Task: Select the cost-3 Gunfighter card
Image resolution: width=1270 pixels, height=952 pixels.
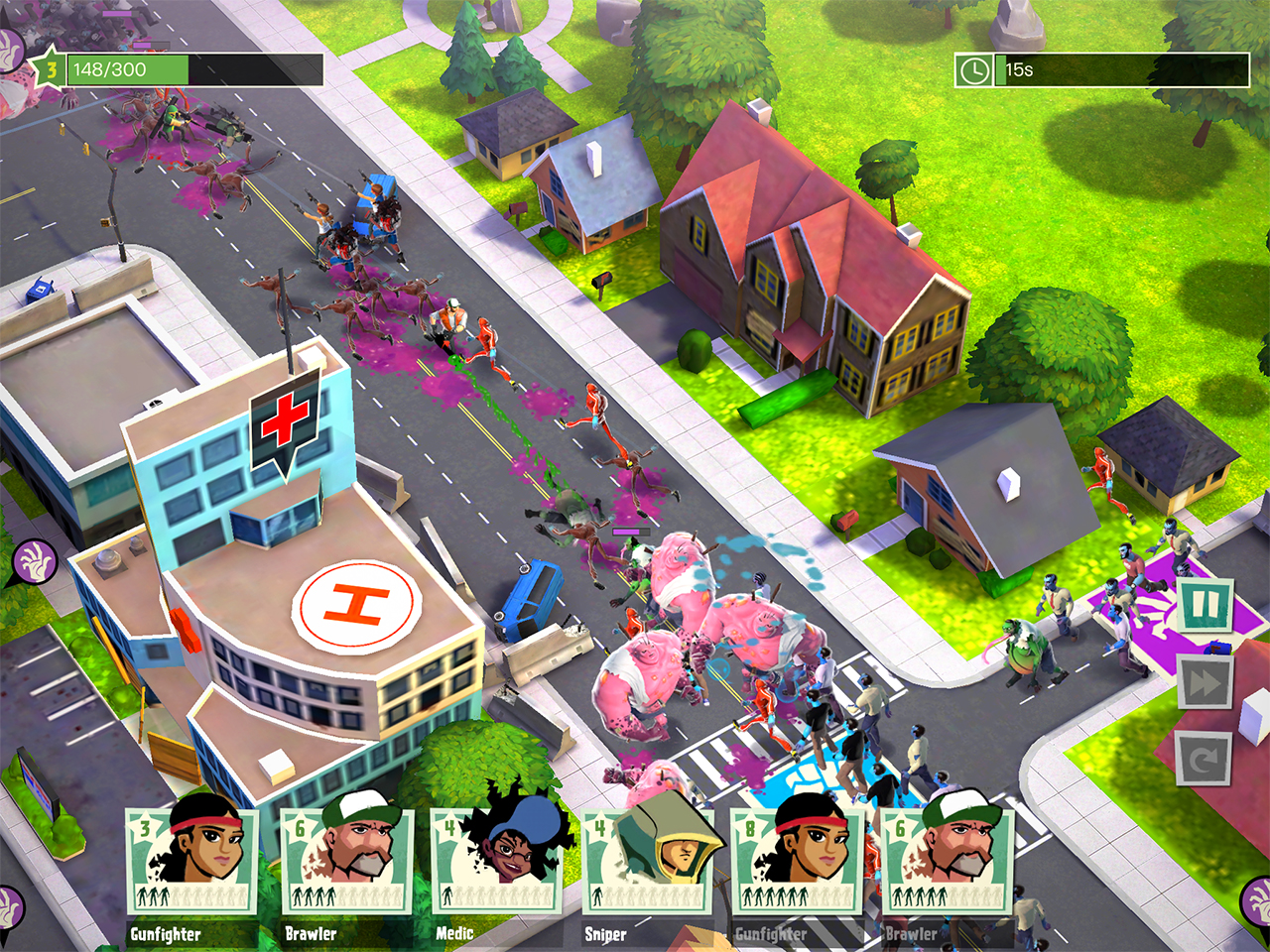Action: 192,861
